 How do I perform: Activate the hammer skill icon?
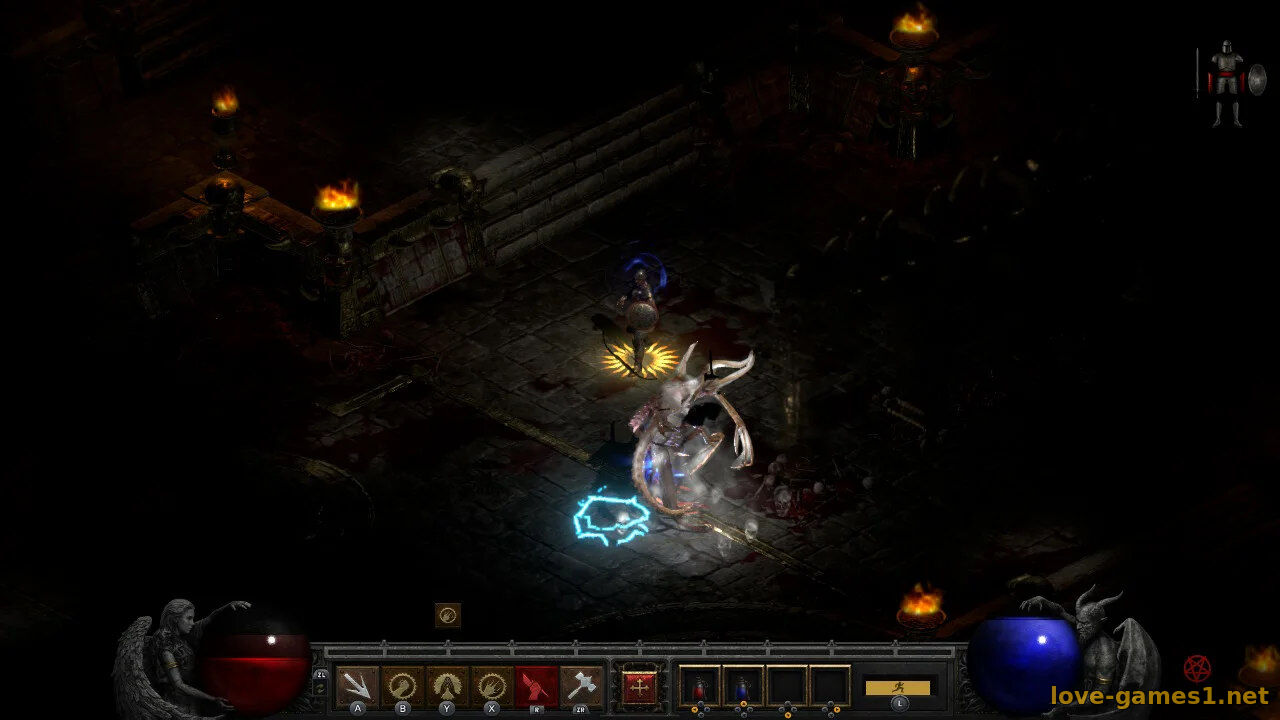pyautogui.click(x=582, y=686)
